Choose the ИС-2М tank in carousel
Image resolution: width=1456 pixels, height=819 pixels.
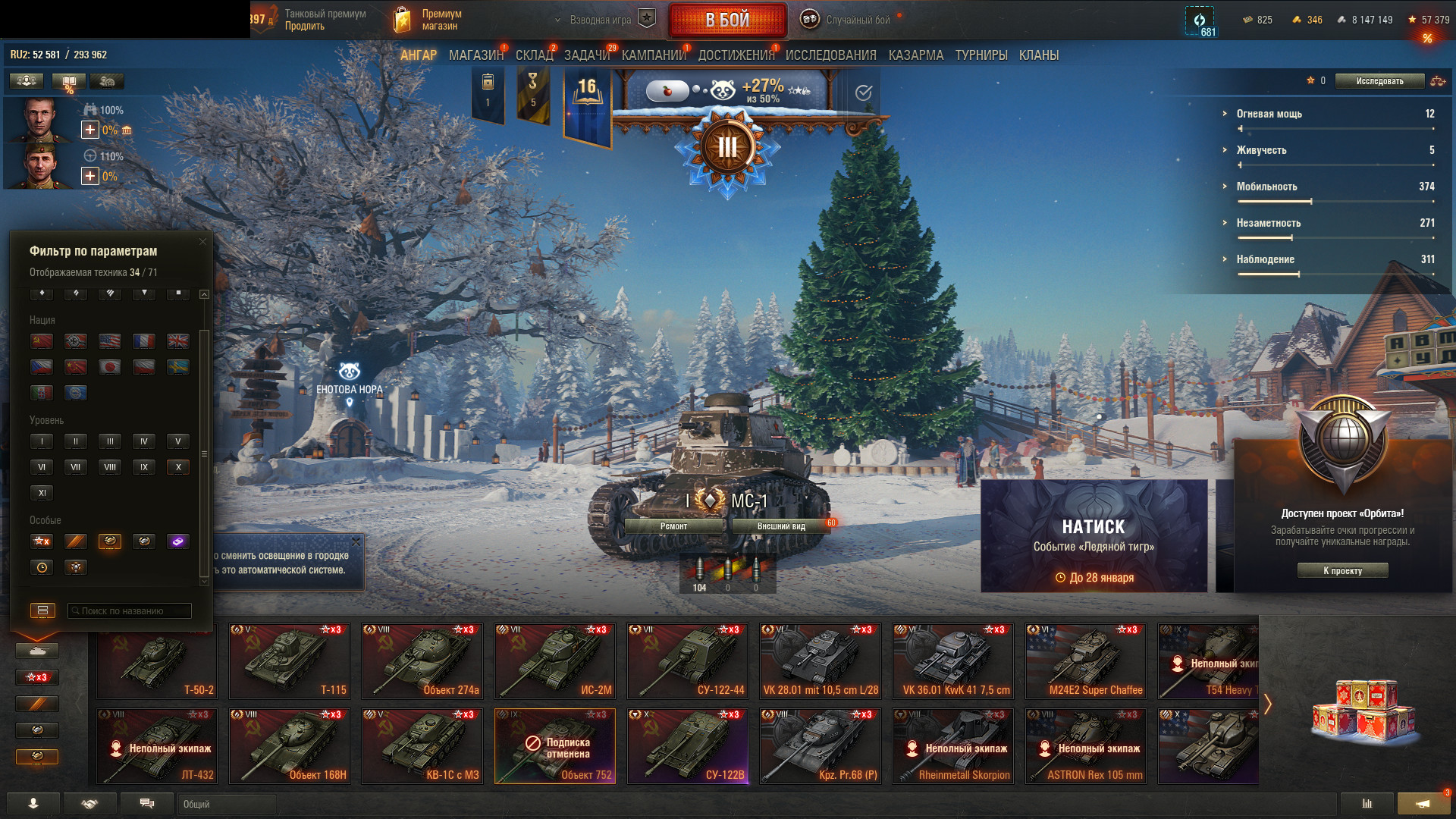(555, 661)
